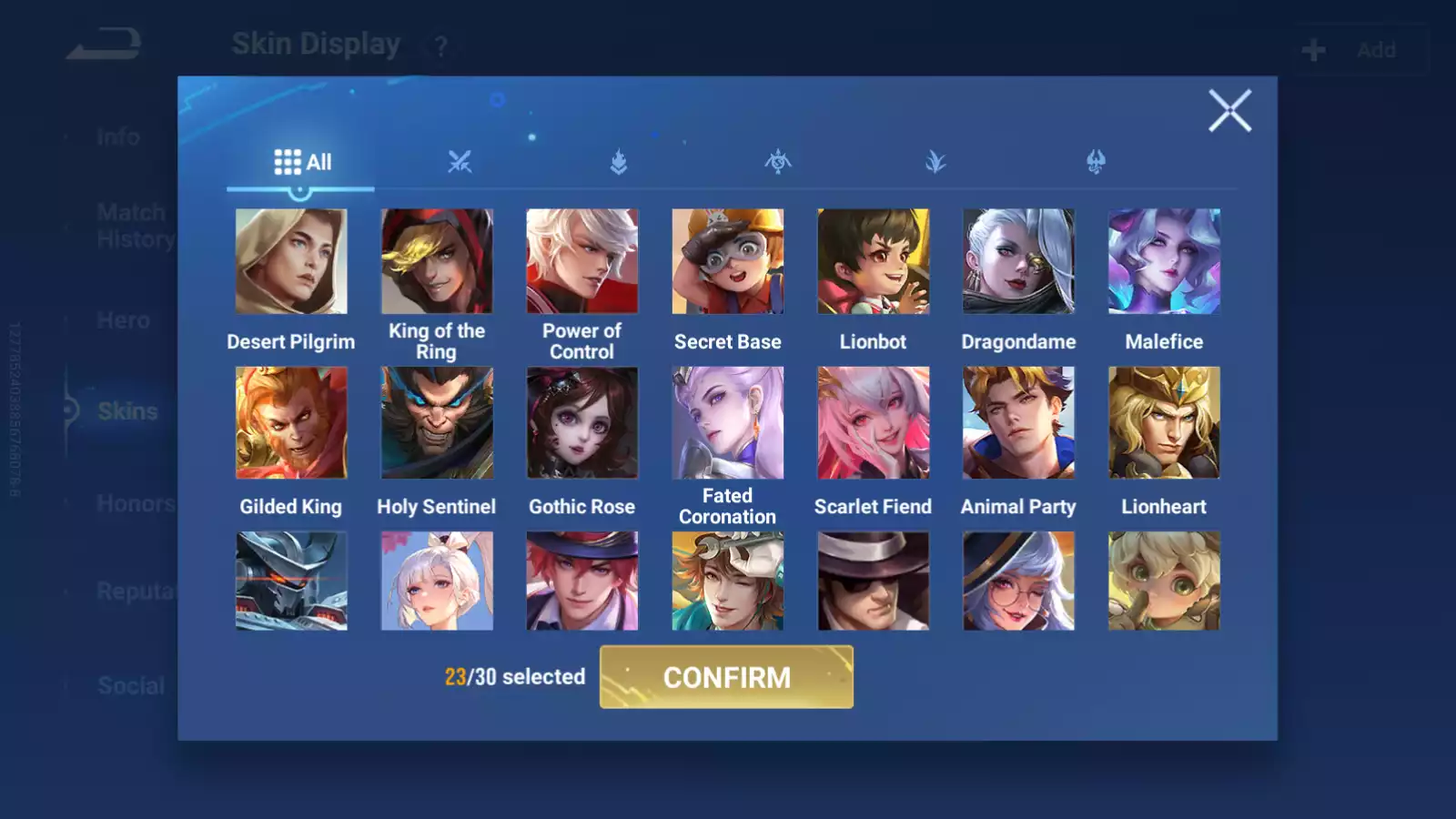Switch to the All tab
1456x819 pixels.
pos(300,161)
